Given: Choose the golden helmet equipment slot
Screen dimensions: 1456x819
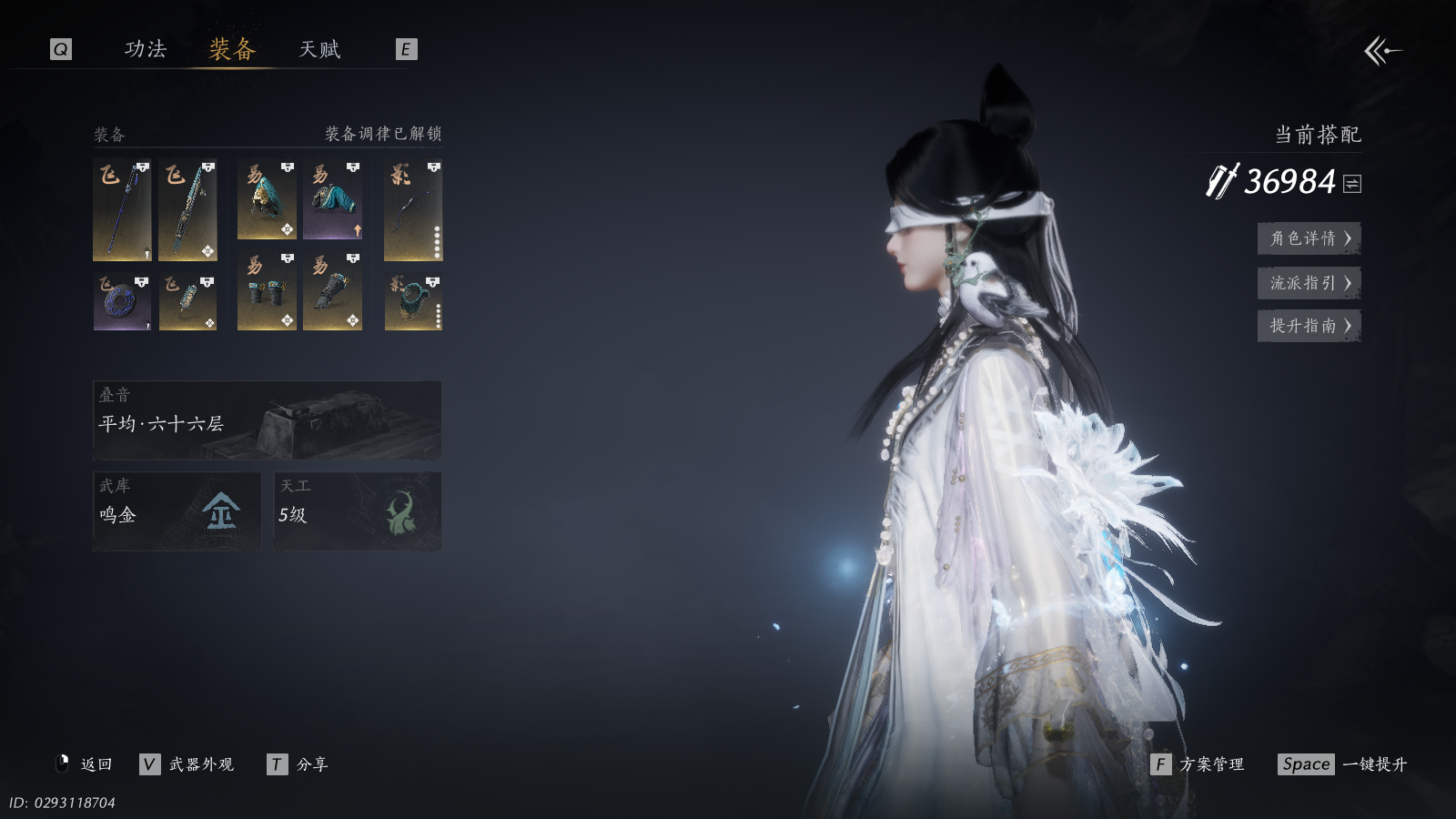Looking at the screenshot, I should point(267,200).
